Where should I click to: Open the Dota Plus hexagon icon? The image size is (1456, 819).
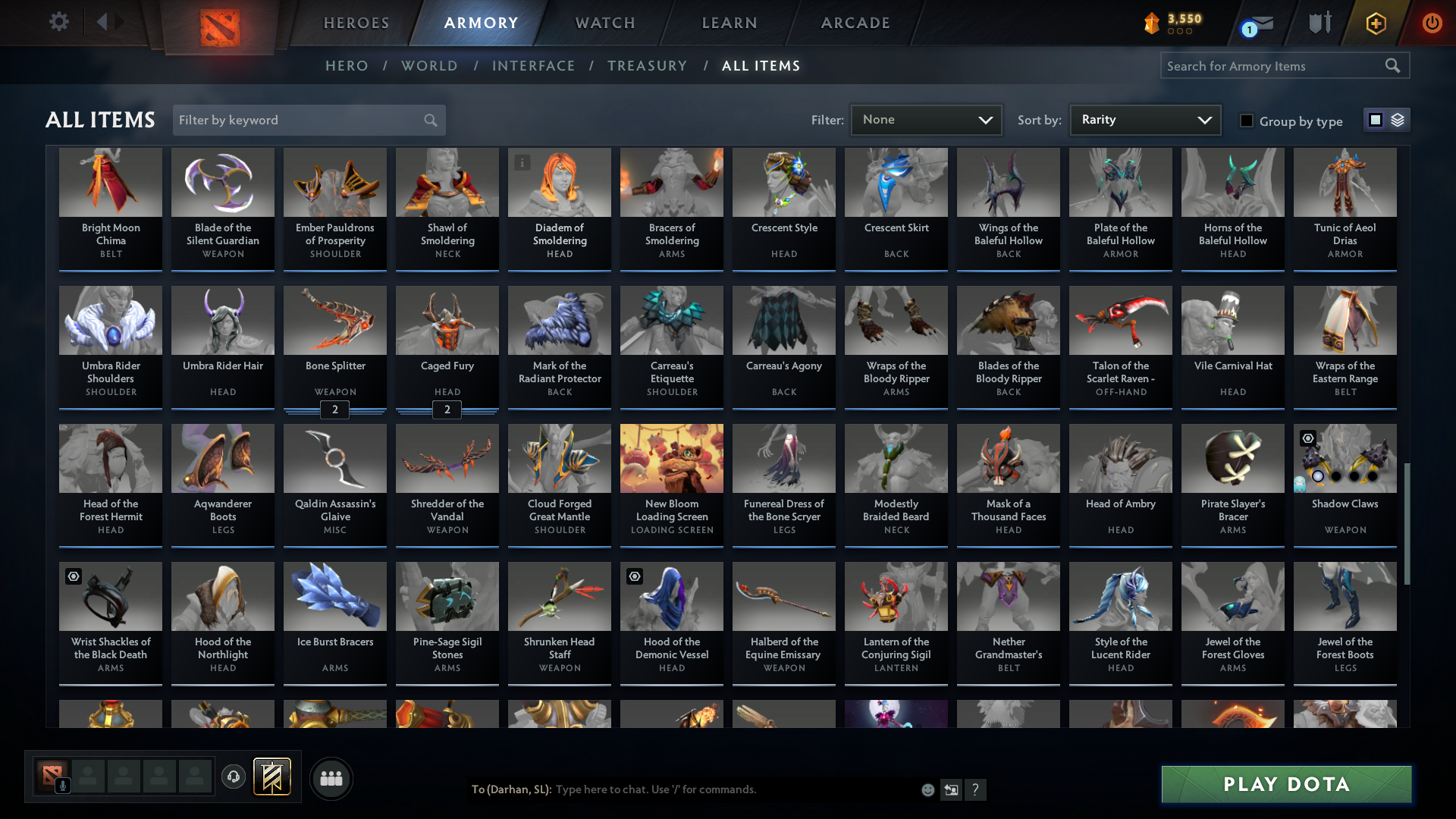(1375, 22)
